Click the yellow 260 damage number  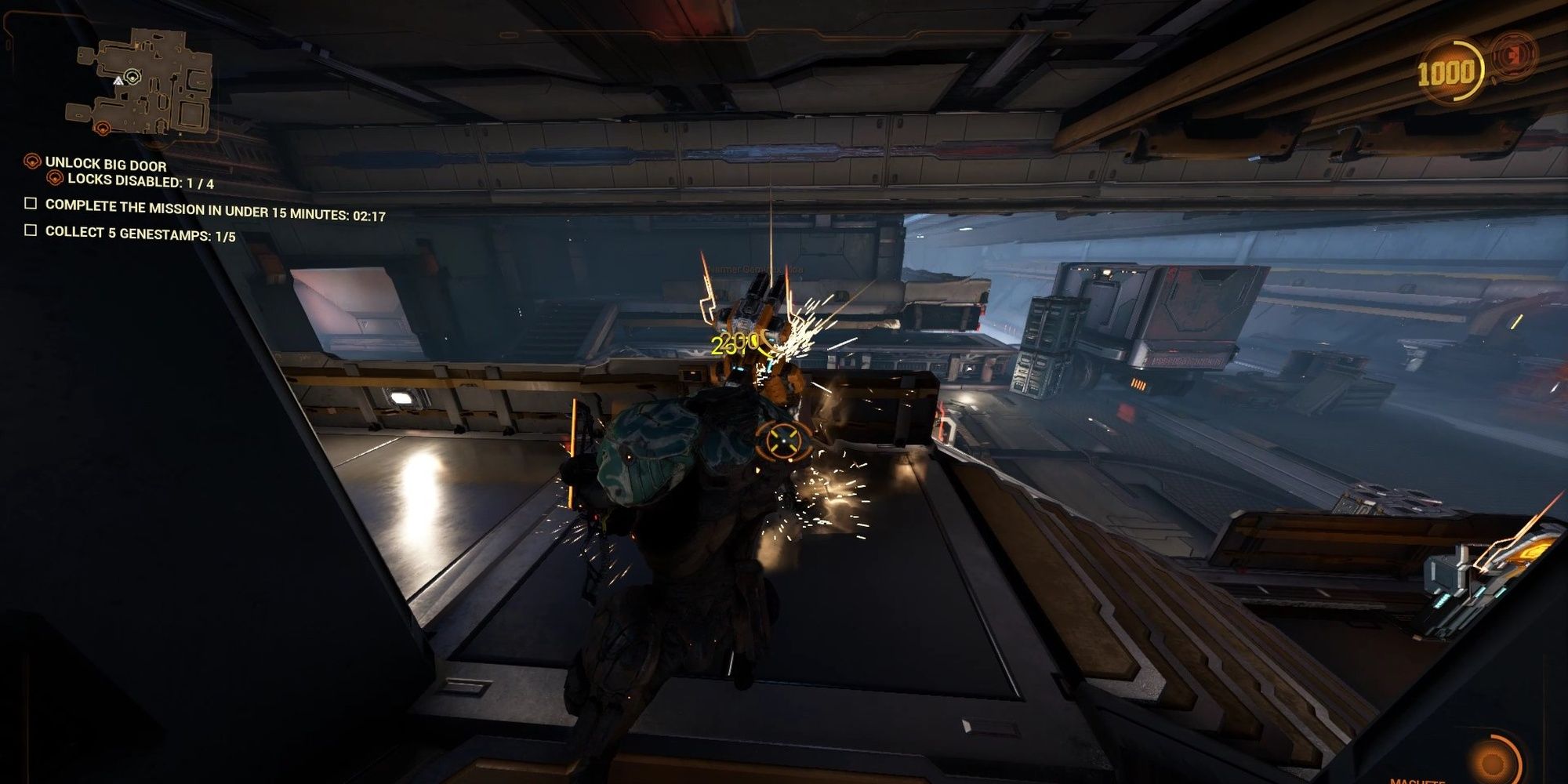tap(733, 343)
